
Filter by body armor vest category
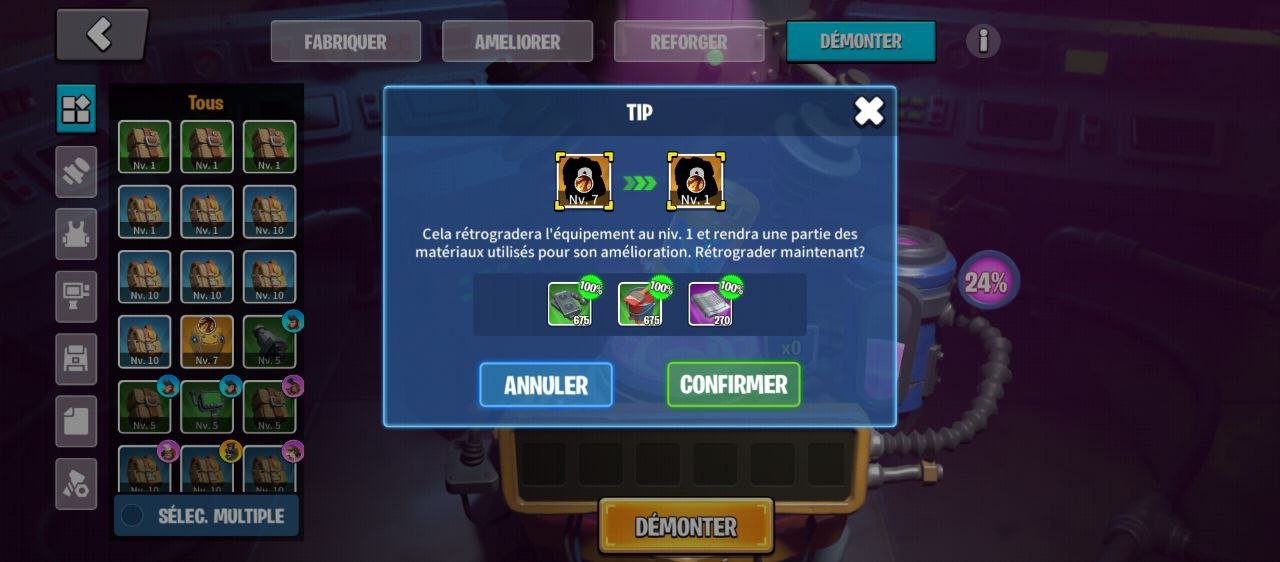click(76, 234)
